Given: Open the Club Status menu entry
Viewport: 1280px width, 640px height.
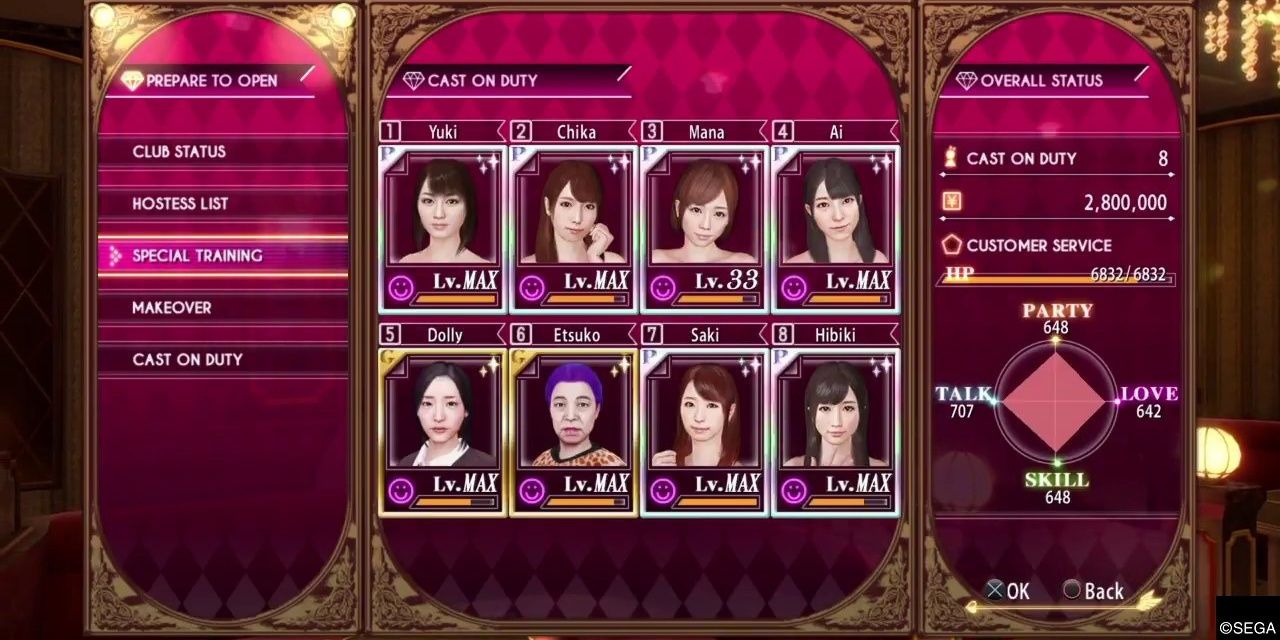Looking at the screenshot, I should [180, 152].
